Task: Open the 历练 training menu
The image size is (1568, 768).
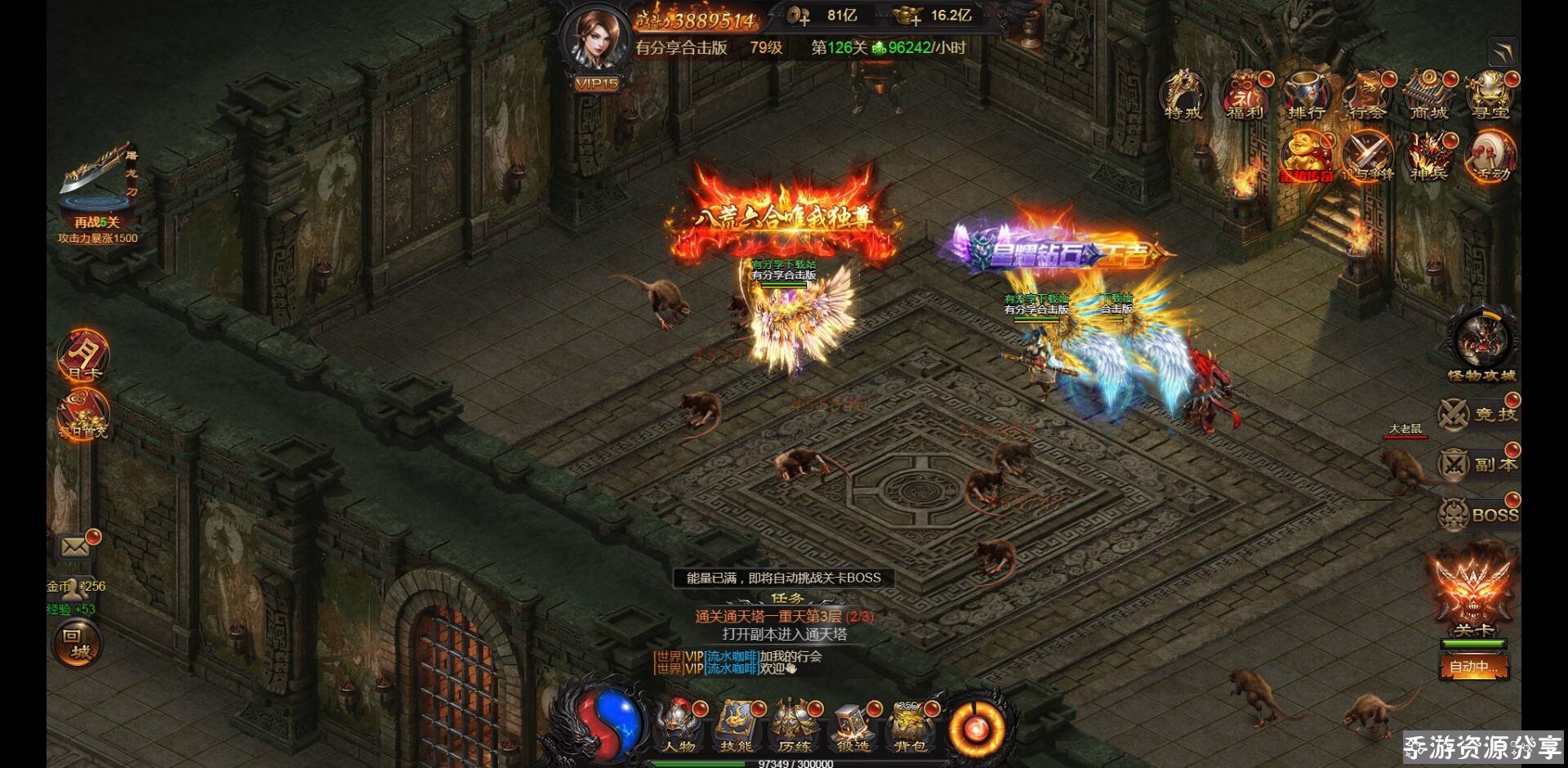Action: (793, 726)
